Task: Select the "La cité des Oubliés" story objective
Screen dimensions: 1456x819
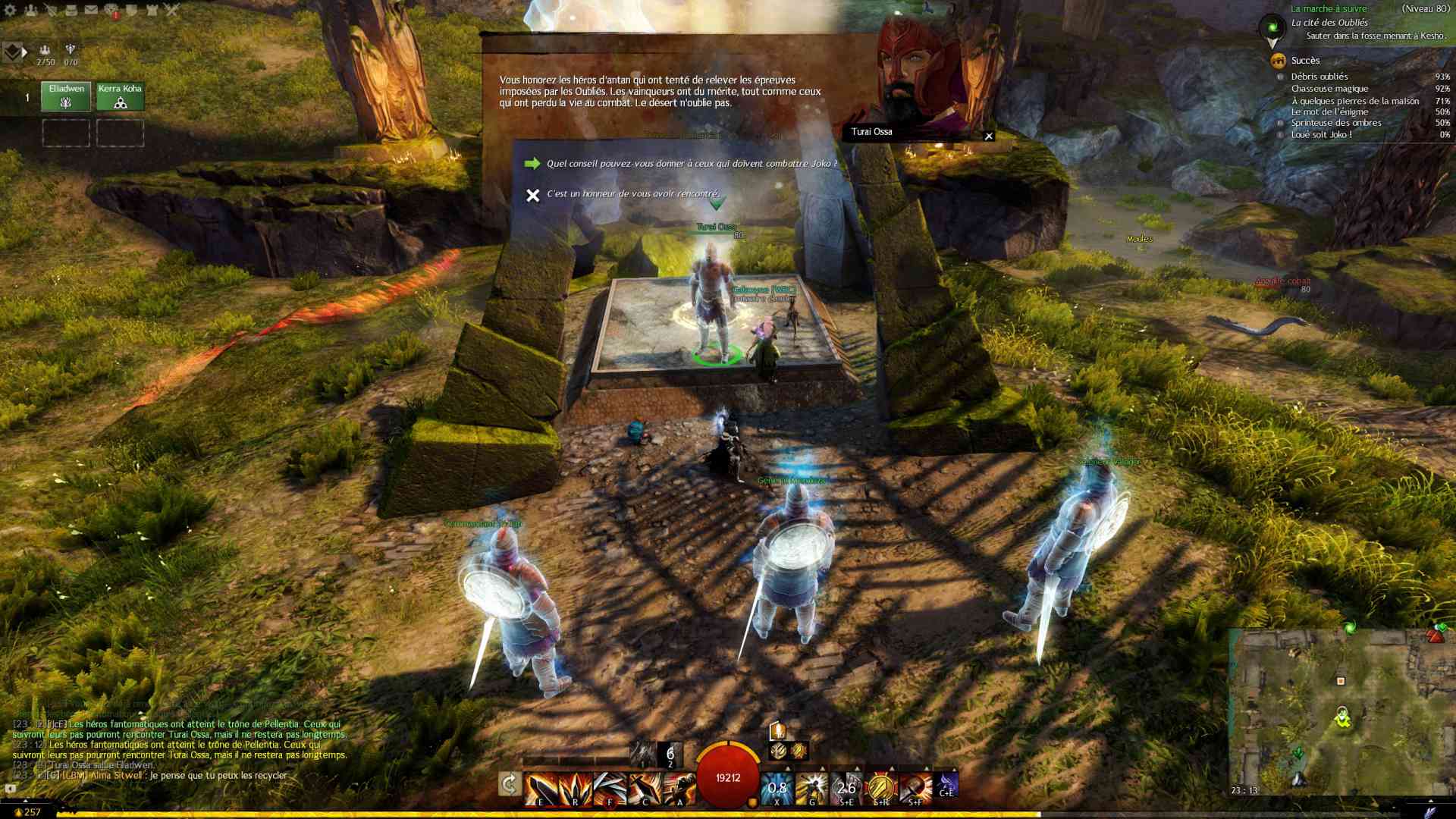Action: (x=1329, y=23)
